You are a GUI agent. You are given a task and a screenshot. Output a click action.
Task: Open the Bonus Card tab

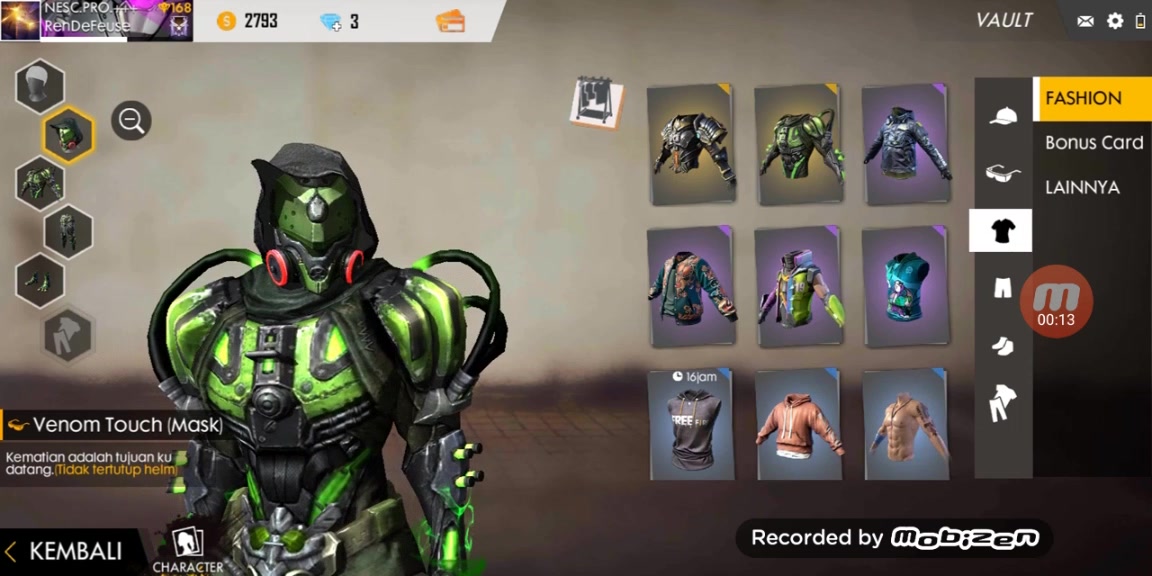[1093, 143]
